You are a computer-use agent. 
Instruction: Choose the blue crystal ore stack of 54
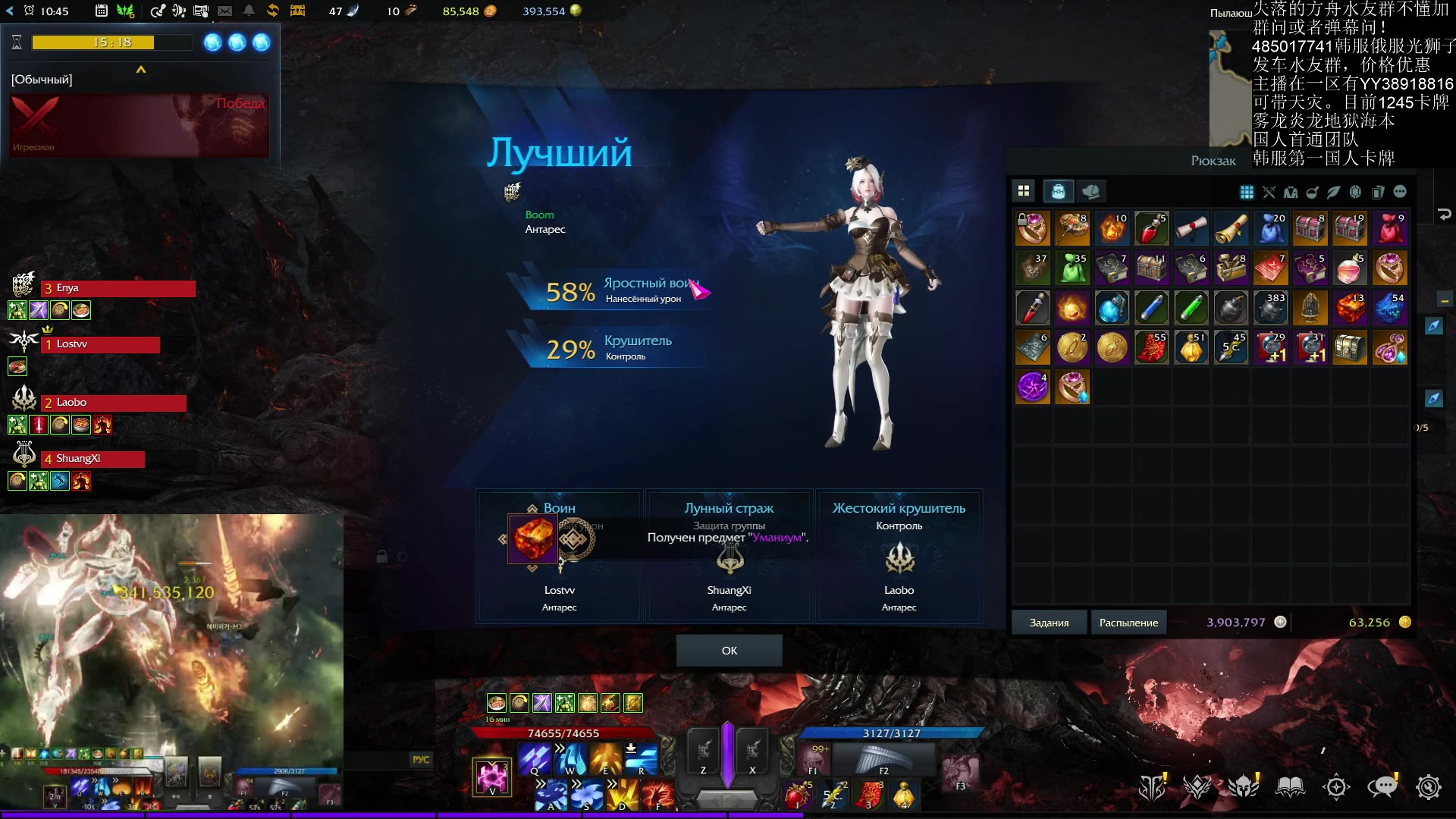[1390, 308]
